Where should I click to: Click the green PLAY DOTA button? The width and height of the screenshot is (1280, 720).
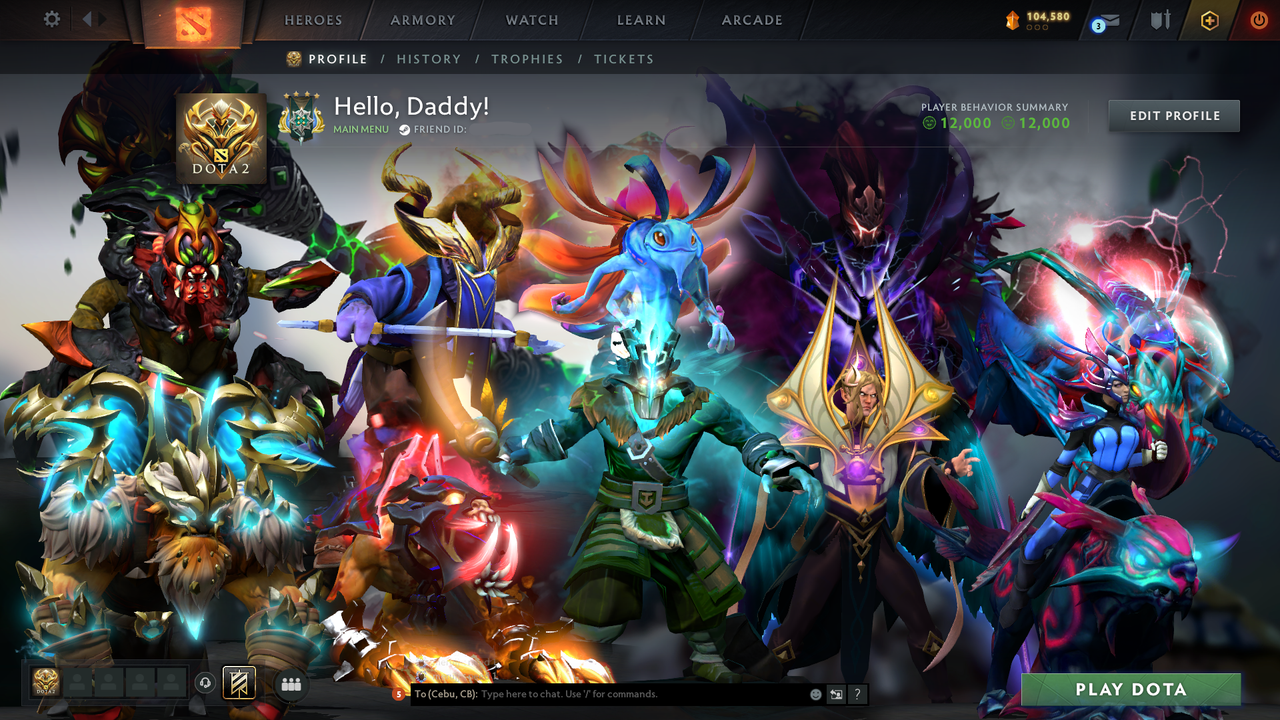click(x=1133, y=688)
